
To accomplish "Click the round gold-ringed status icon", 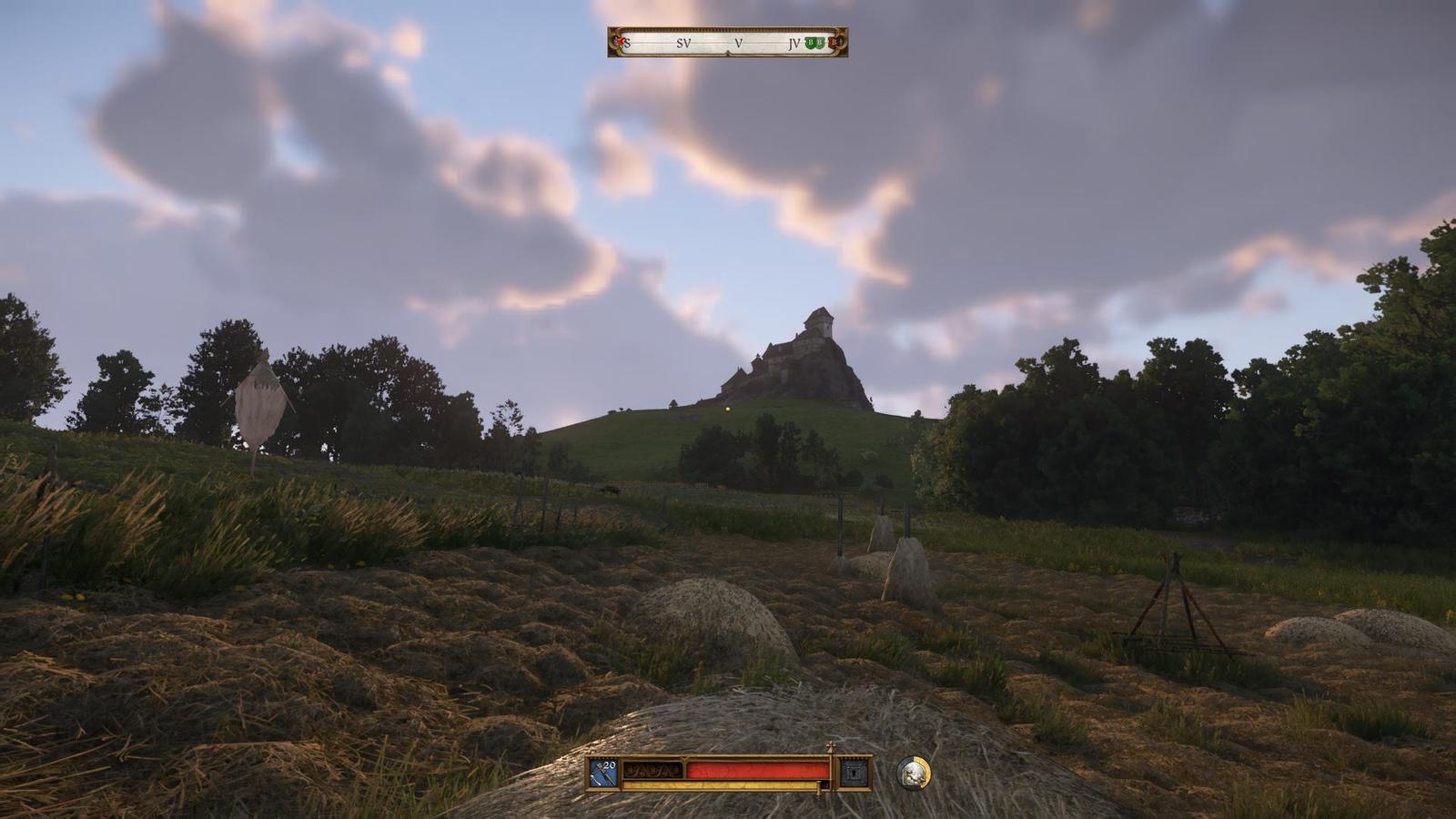I will (x=913, y=773).
